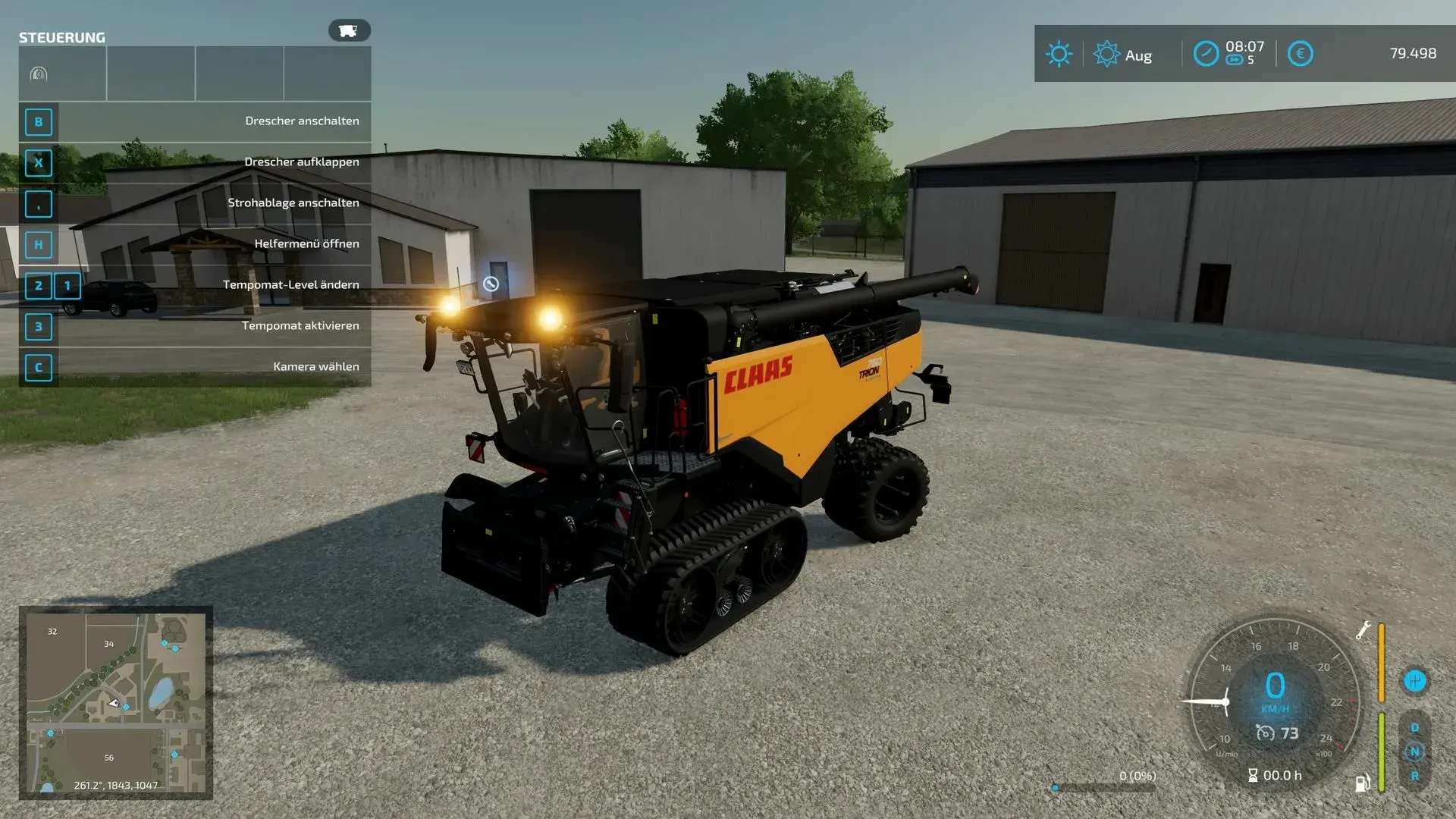The image size is (1456, 819).
Task: Open the minimap
Action: (115, 702)
